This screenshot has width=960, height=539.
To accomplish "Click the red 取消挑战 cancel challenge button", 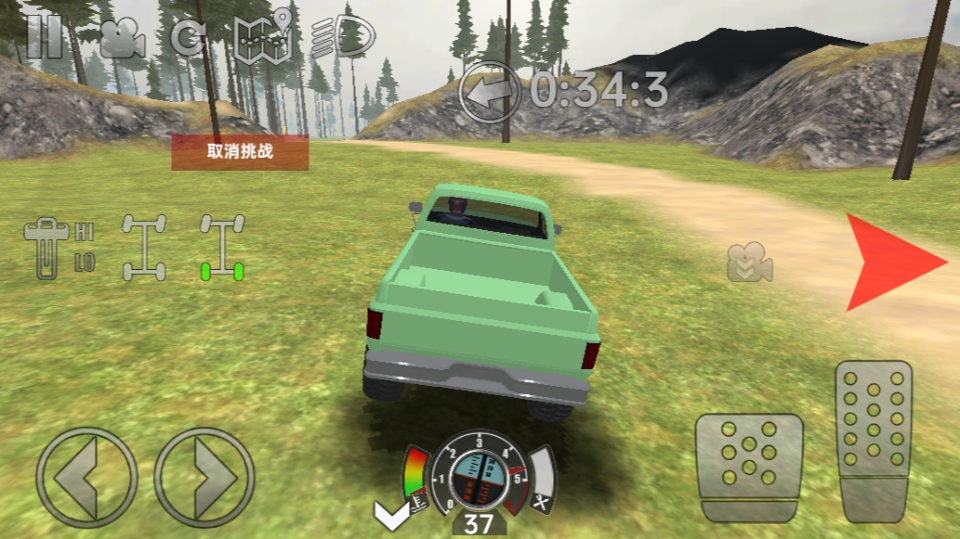I will (240, 152).
